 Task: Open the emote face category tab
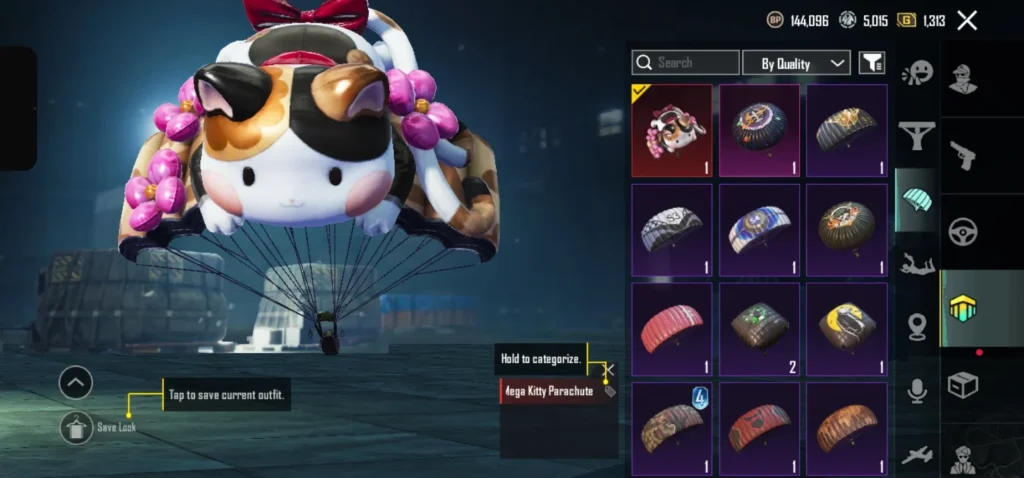click(x=916, y=73)
